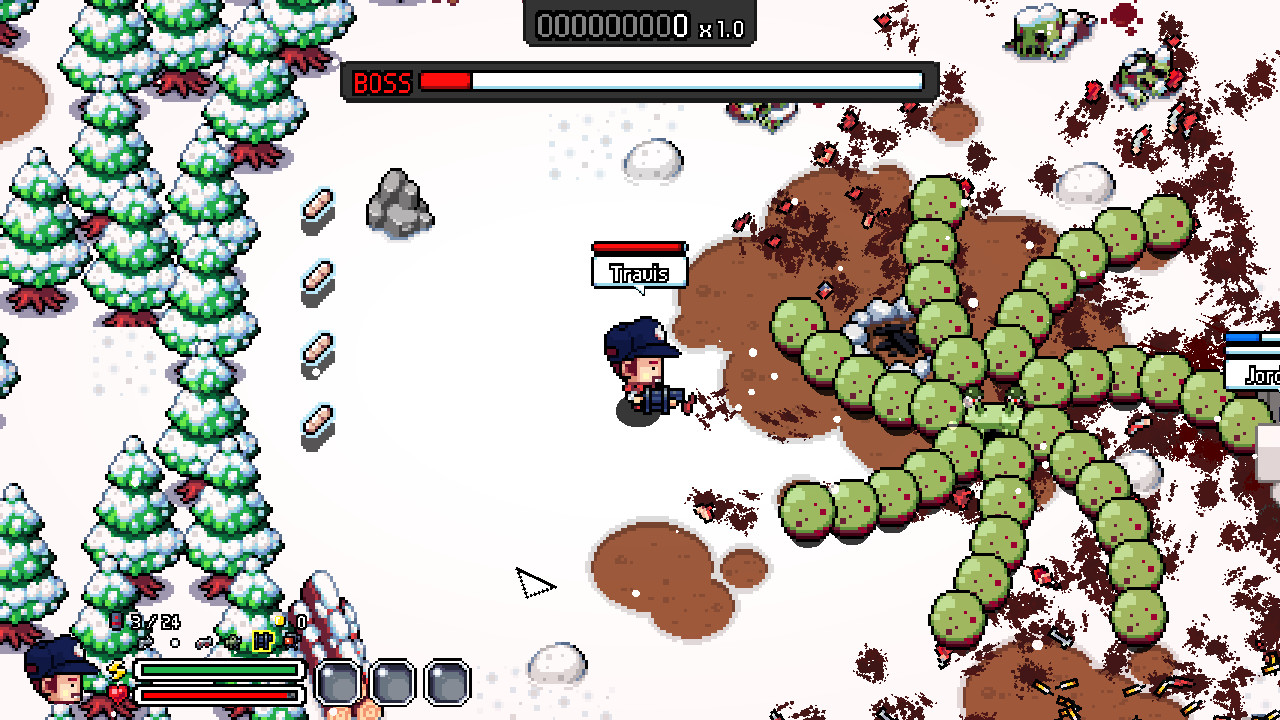Click the boss health bar

click(x=670, y=82)
